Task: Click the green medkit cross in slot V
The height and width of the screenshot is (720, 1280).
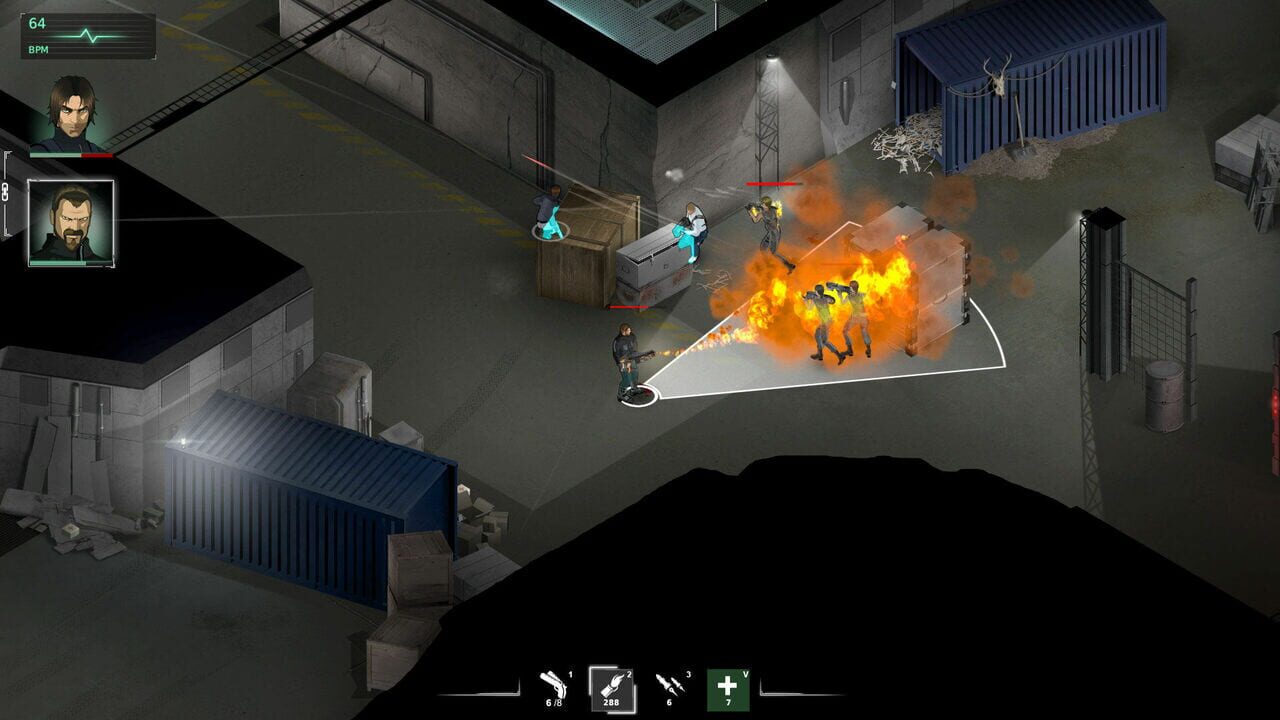Action: tap(728, 688)
